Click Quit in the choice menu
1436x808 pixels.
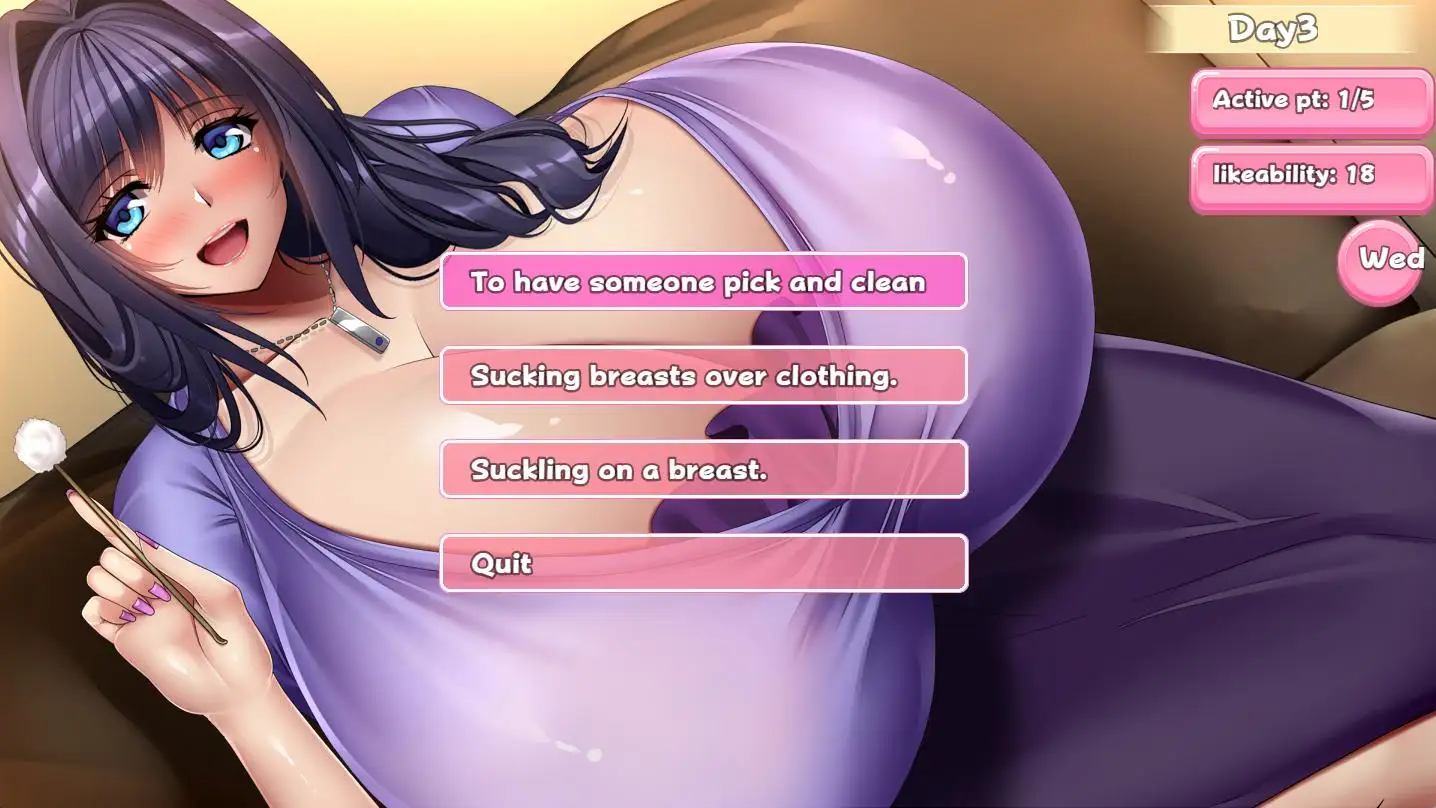pos(703,563)
